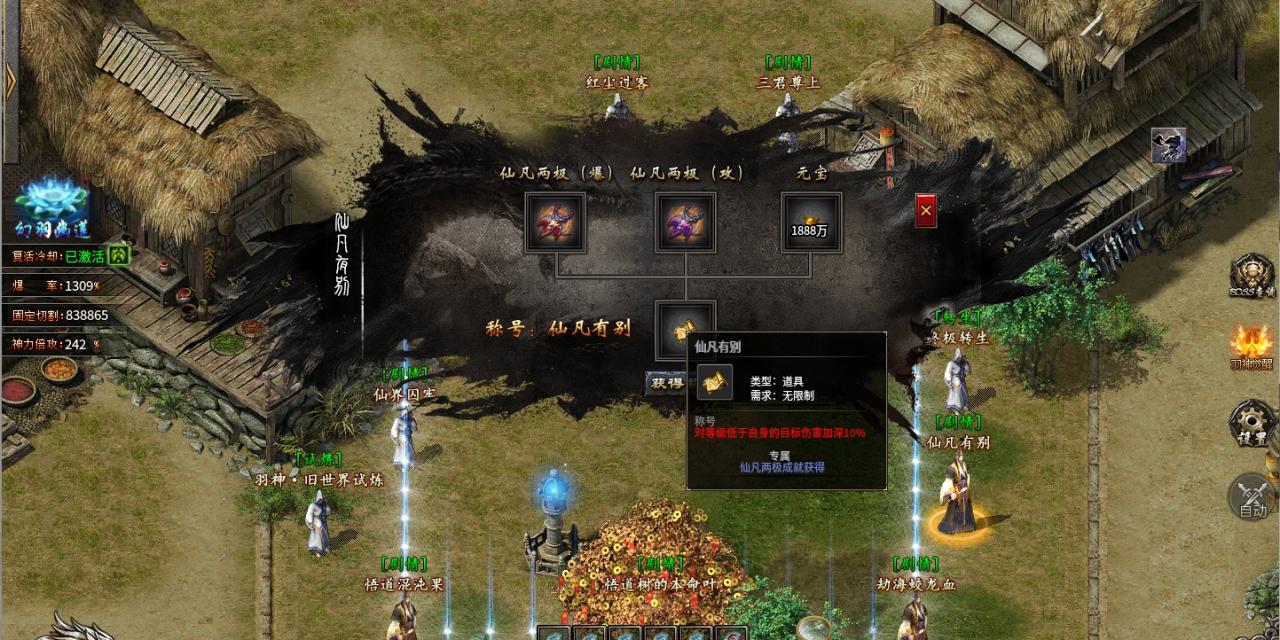
Task: Open the 幻羽幽莲 blue lotus icon
Action: pyautogui.click(x=52, y=209)
